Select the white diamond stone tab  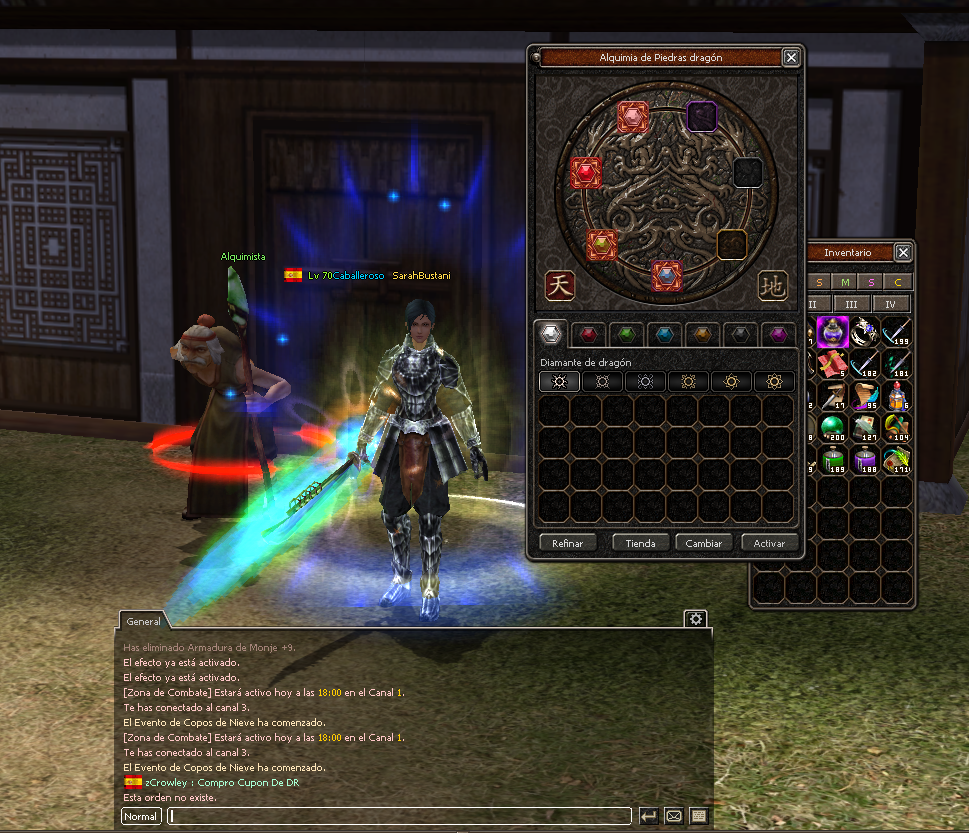point(551,334)
